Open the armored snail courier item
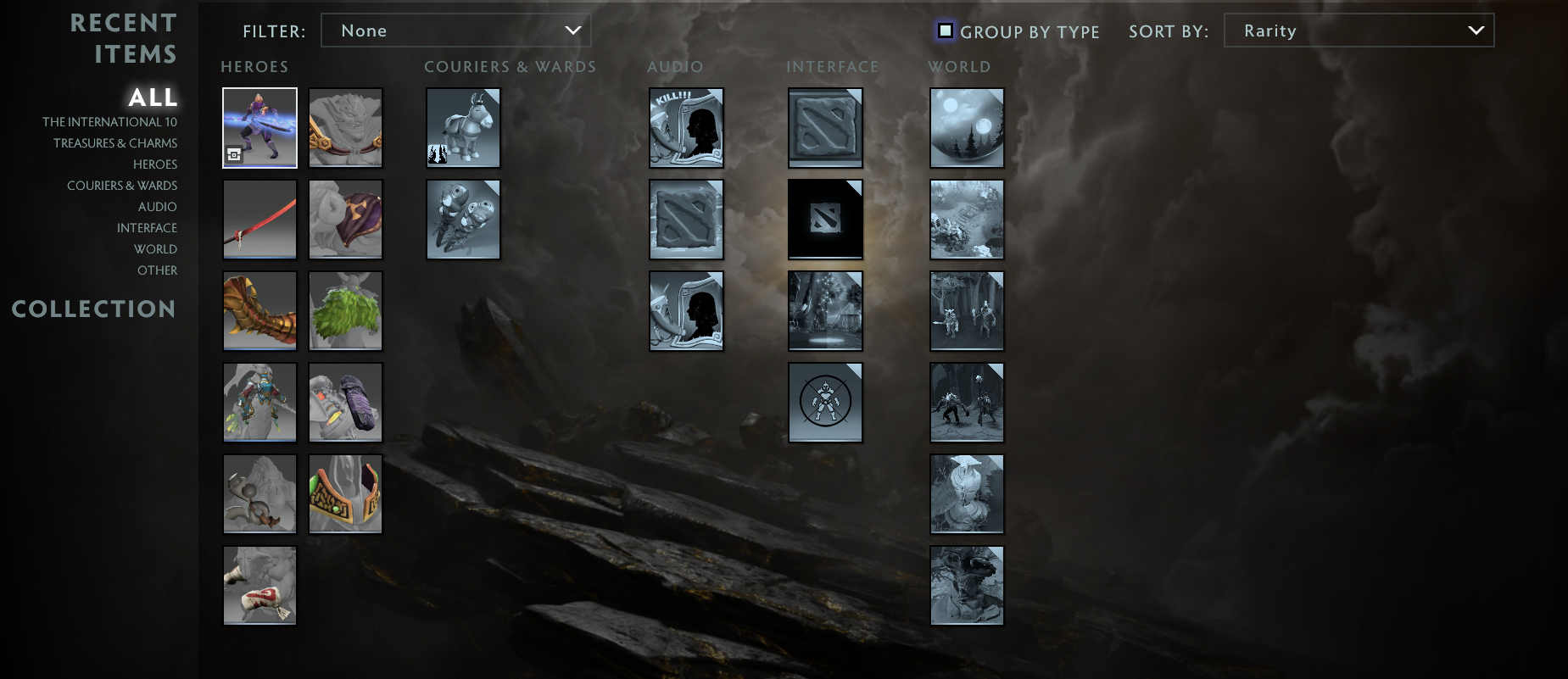This screenshot has width=1568, height=679. (x=463, y=219)
